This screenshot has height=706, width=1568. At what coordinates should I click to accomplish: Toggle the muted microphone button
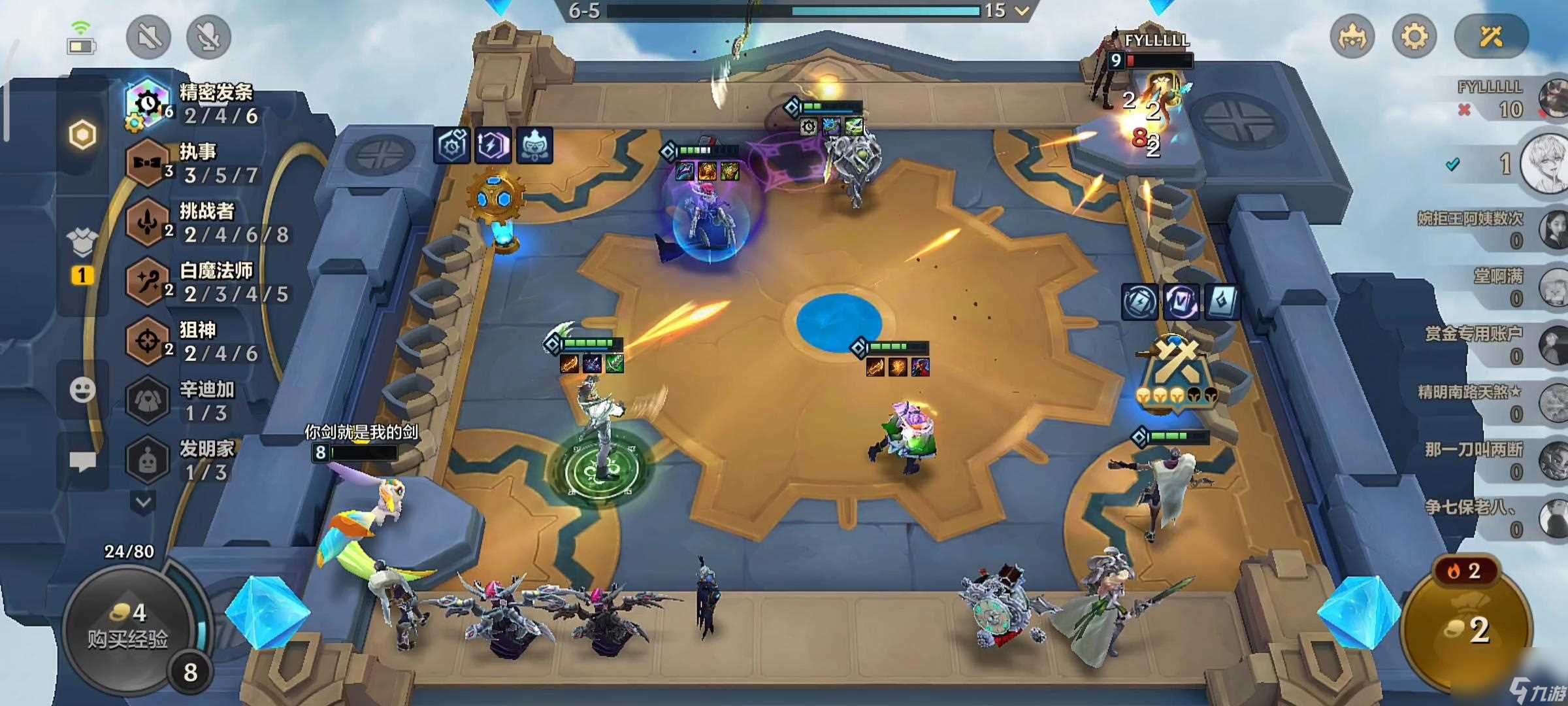pyautogui.click(x=208, y=37)
